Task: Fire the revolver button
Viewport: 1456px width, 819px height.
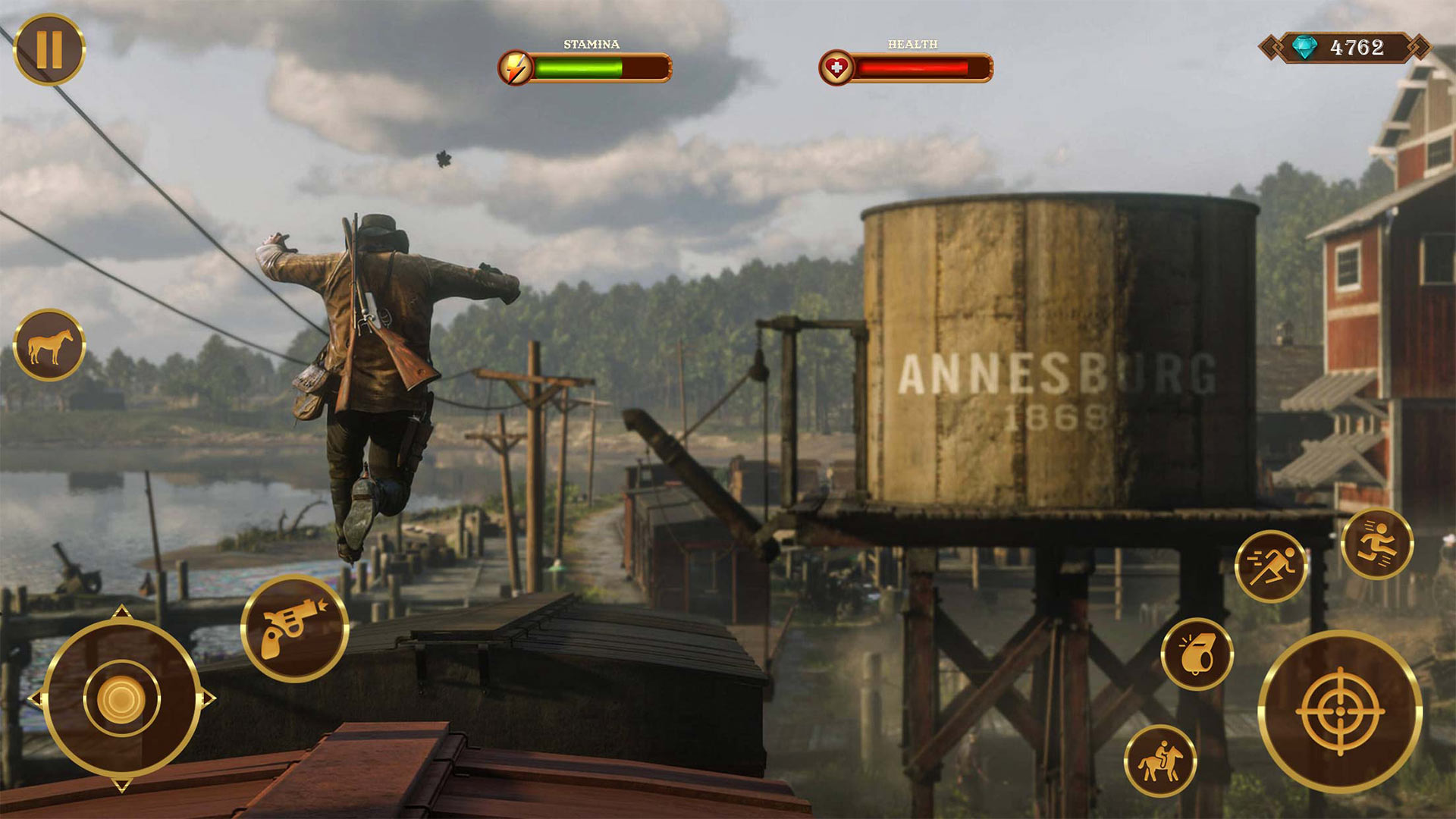Action: pos(294,629)
